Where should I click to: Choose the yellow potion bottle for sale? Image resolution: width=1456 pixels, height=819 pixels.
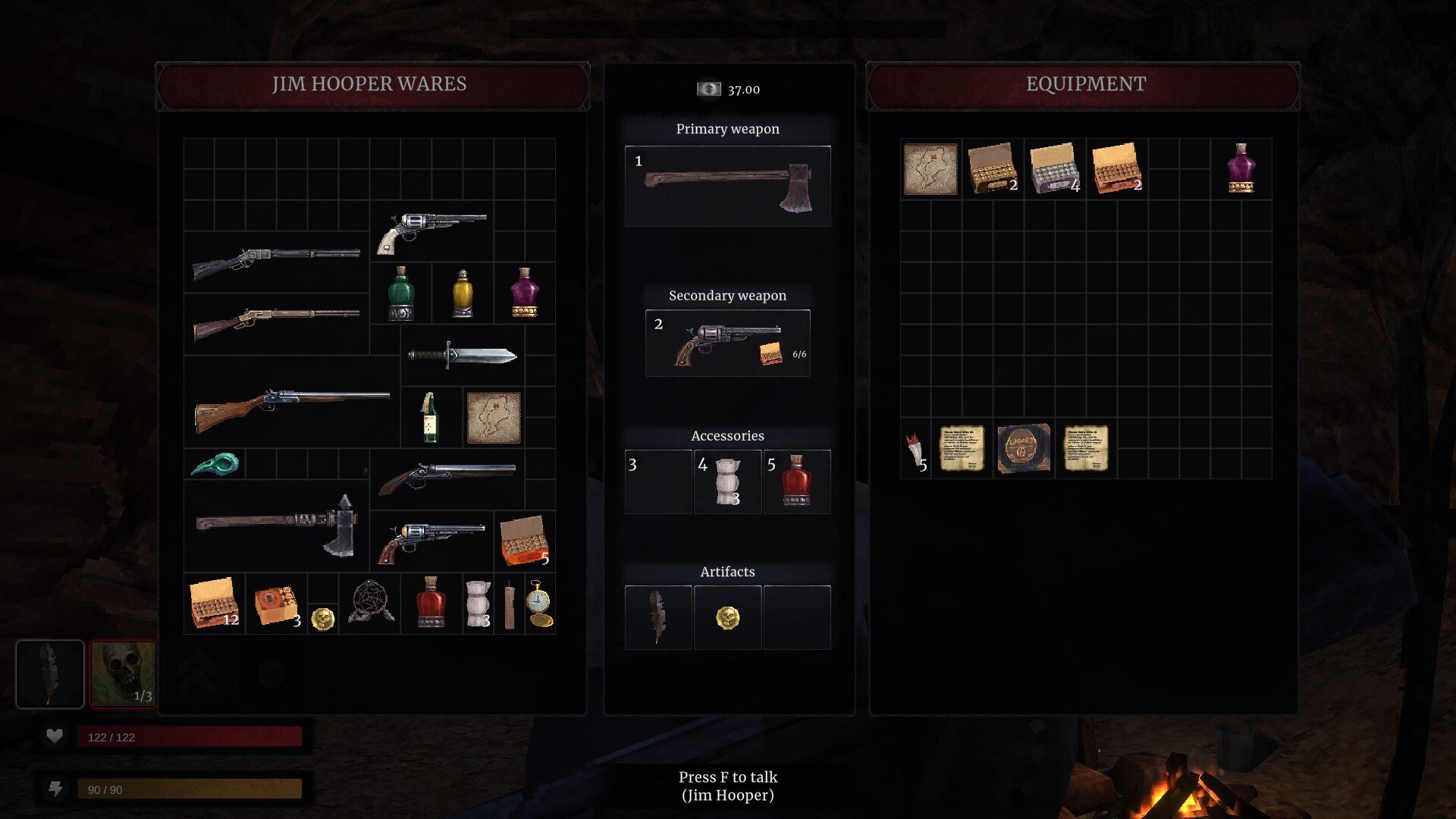click(x=463, y=293)
